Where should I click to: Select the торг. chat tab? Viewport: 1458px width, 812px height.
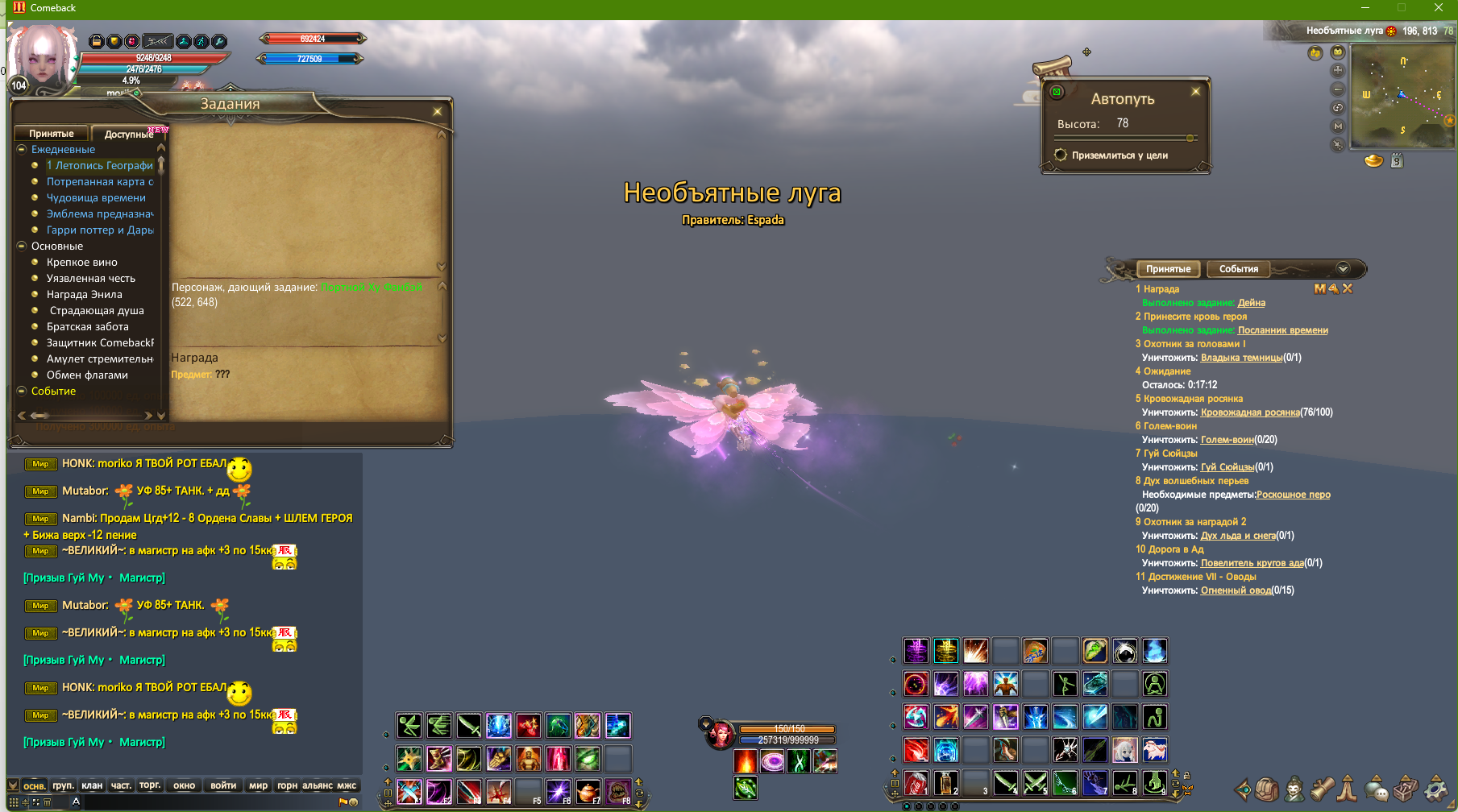(x=150, y=785)
